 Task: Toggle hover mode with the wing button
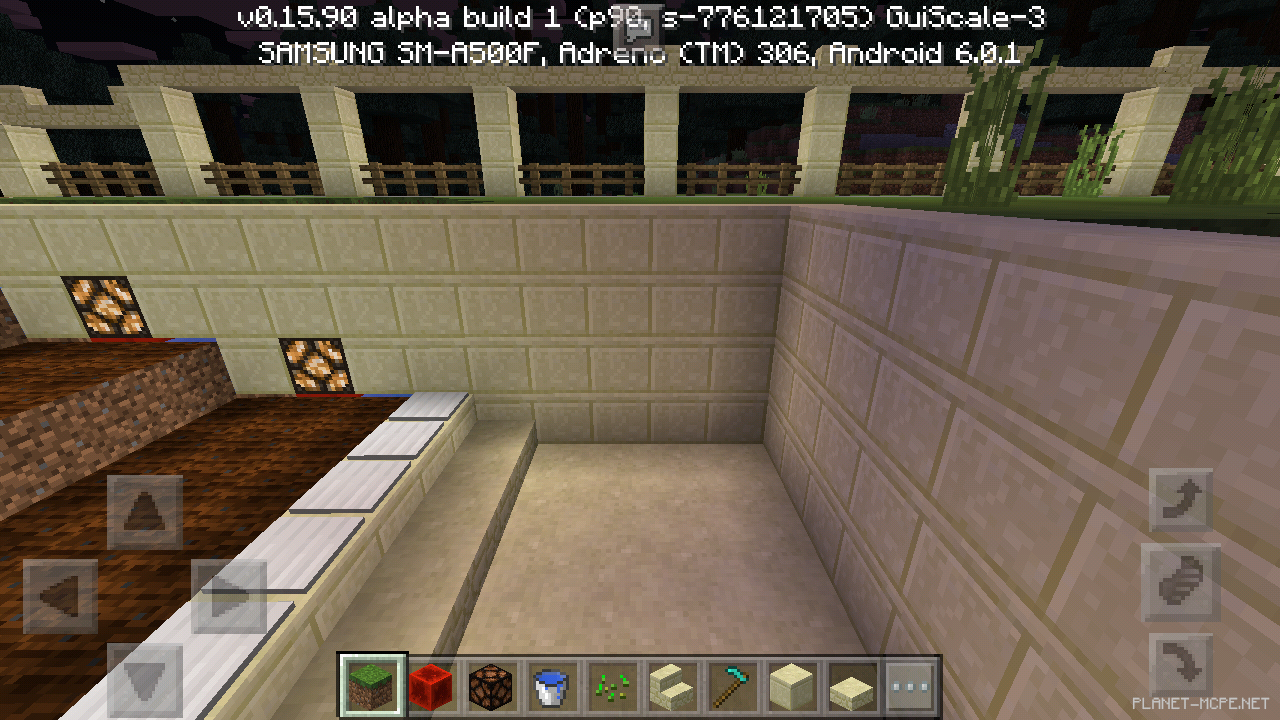(1180, 583)
